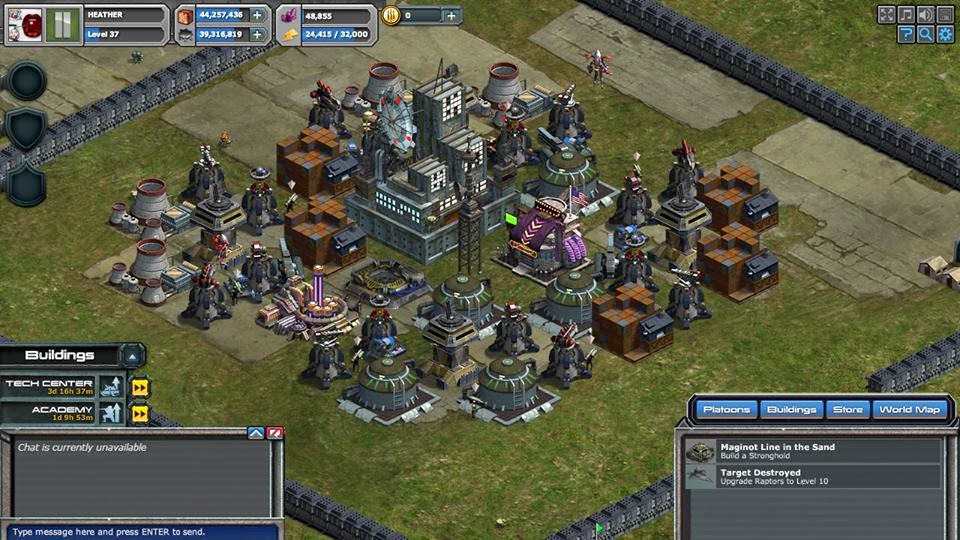Open help with the question mark icon
Screen dimensions: 960x540
pyautogui.click(x=906, y=34)
